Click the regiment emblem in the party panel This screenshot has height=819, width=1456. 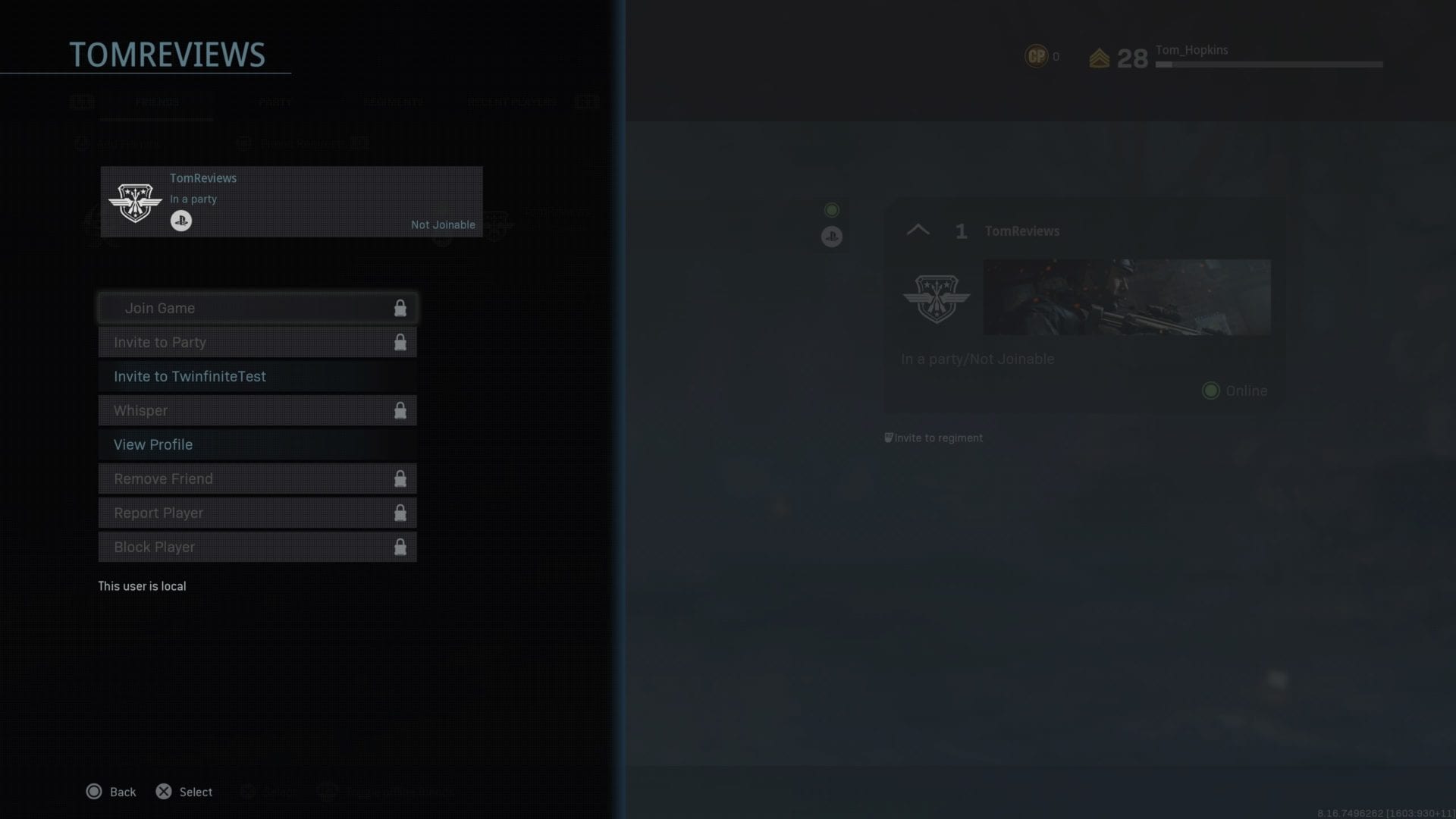coord(937,297)
